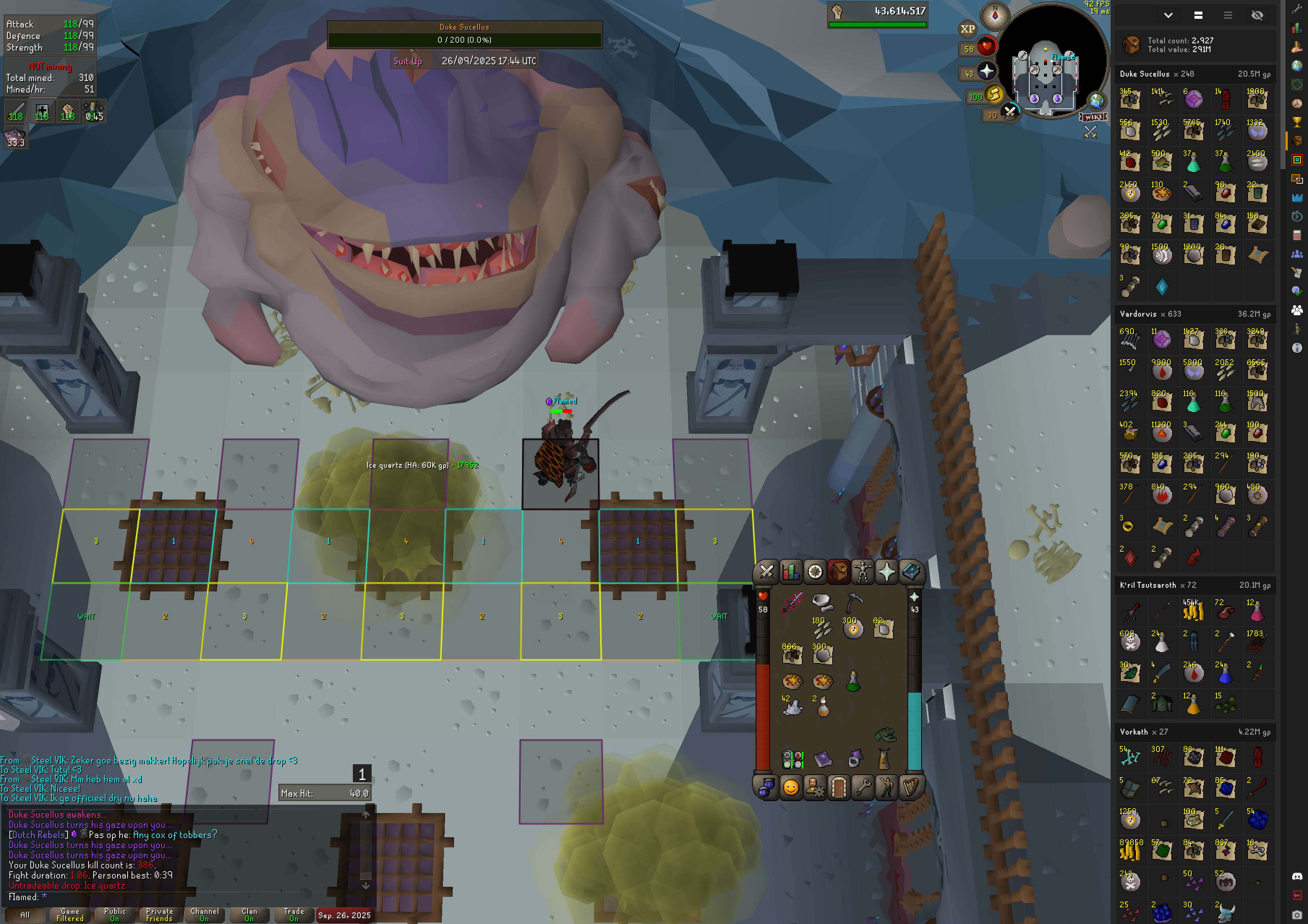Drink the green potion in inventory
1308x924 pixels.
point(853,681)
